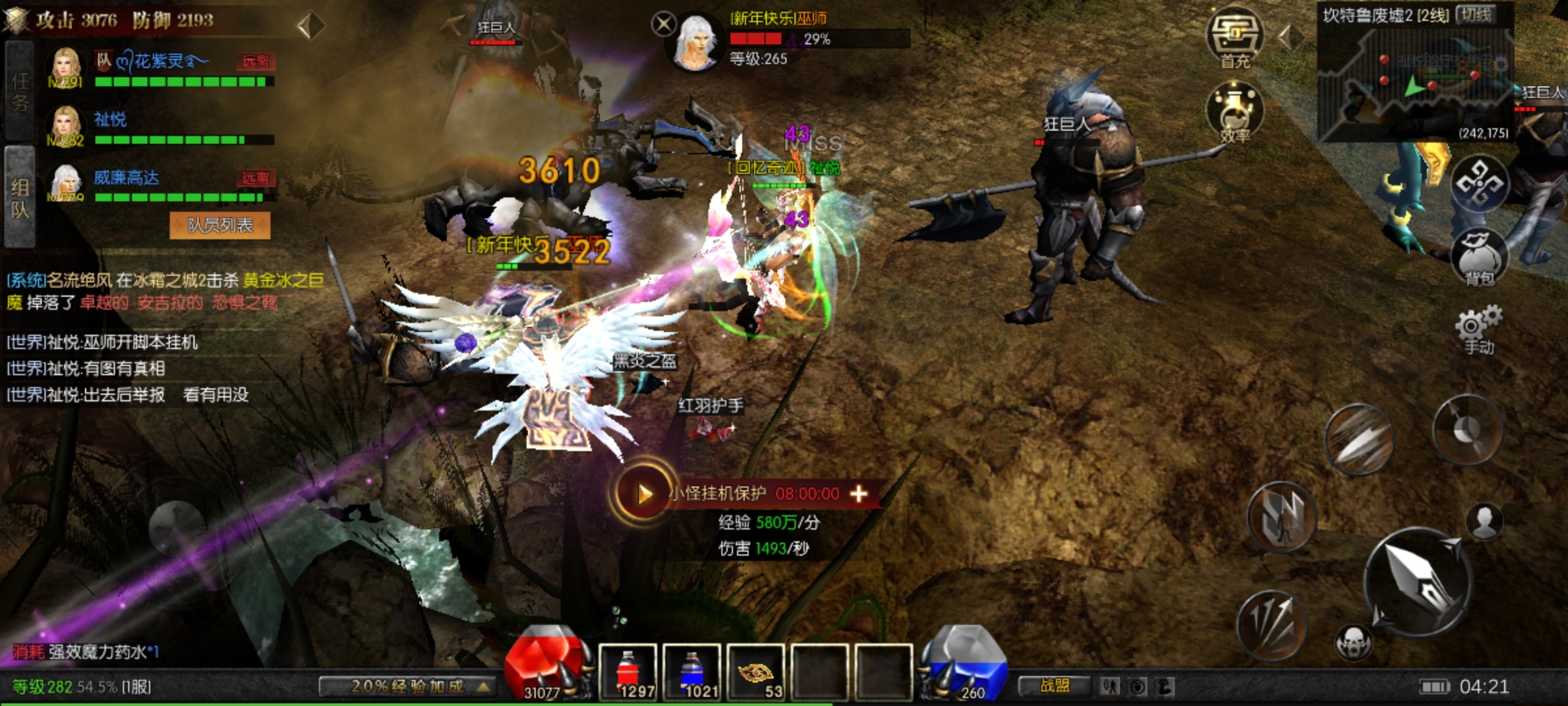Image resolution: width=1568 pixels, height=706 pixels.
Task: Open the 任务 quest tab
Action: coord(20,90)
